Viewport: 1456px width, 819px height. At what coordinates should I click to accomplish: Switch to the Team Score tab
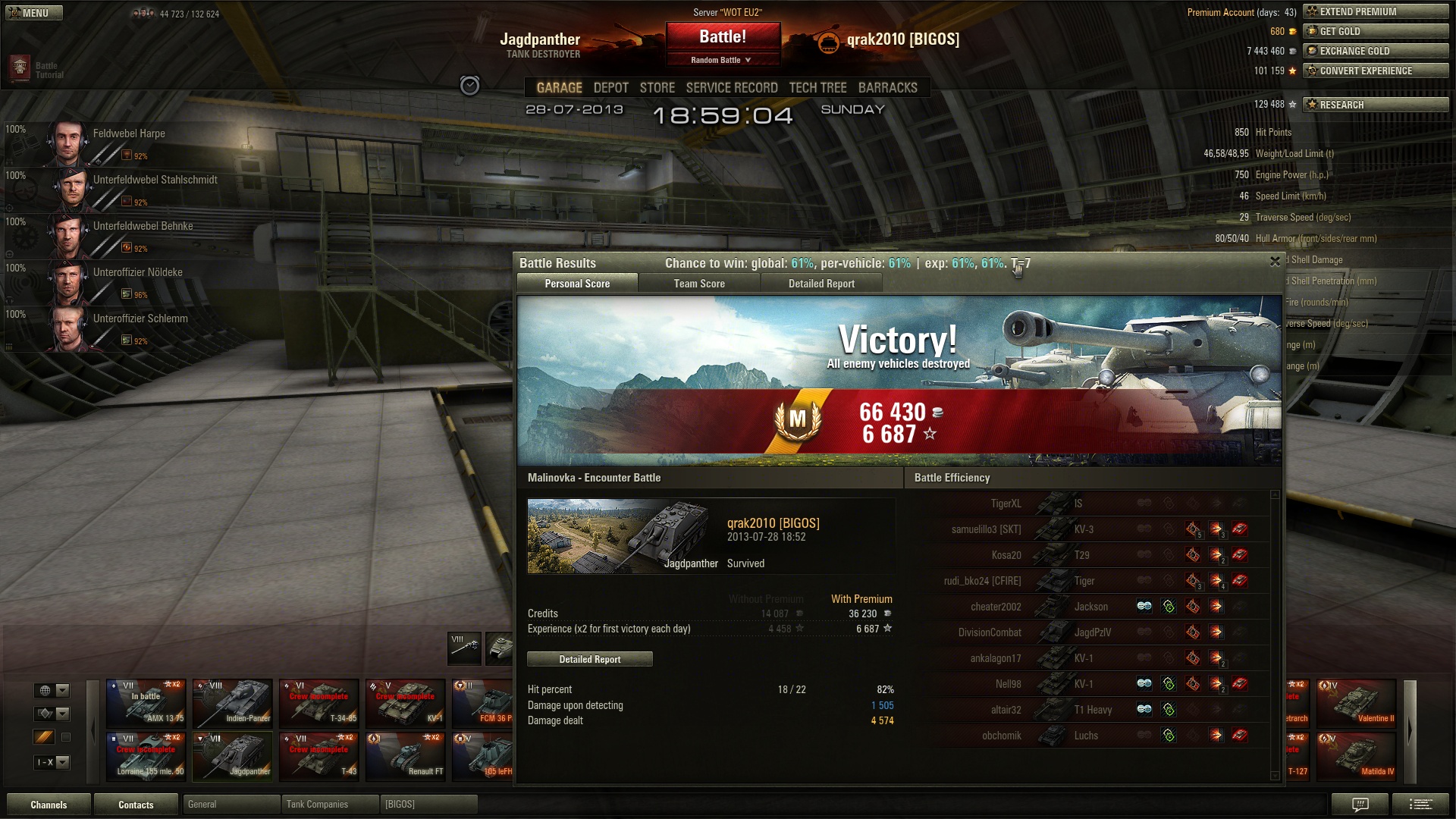[x=699, y=284]
